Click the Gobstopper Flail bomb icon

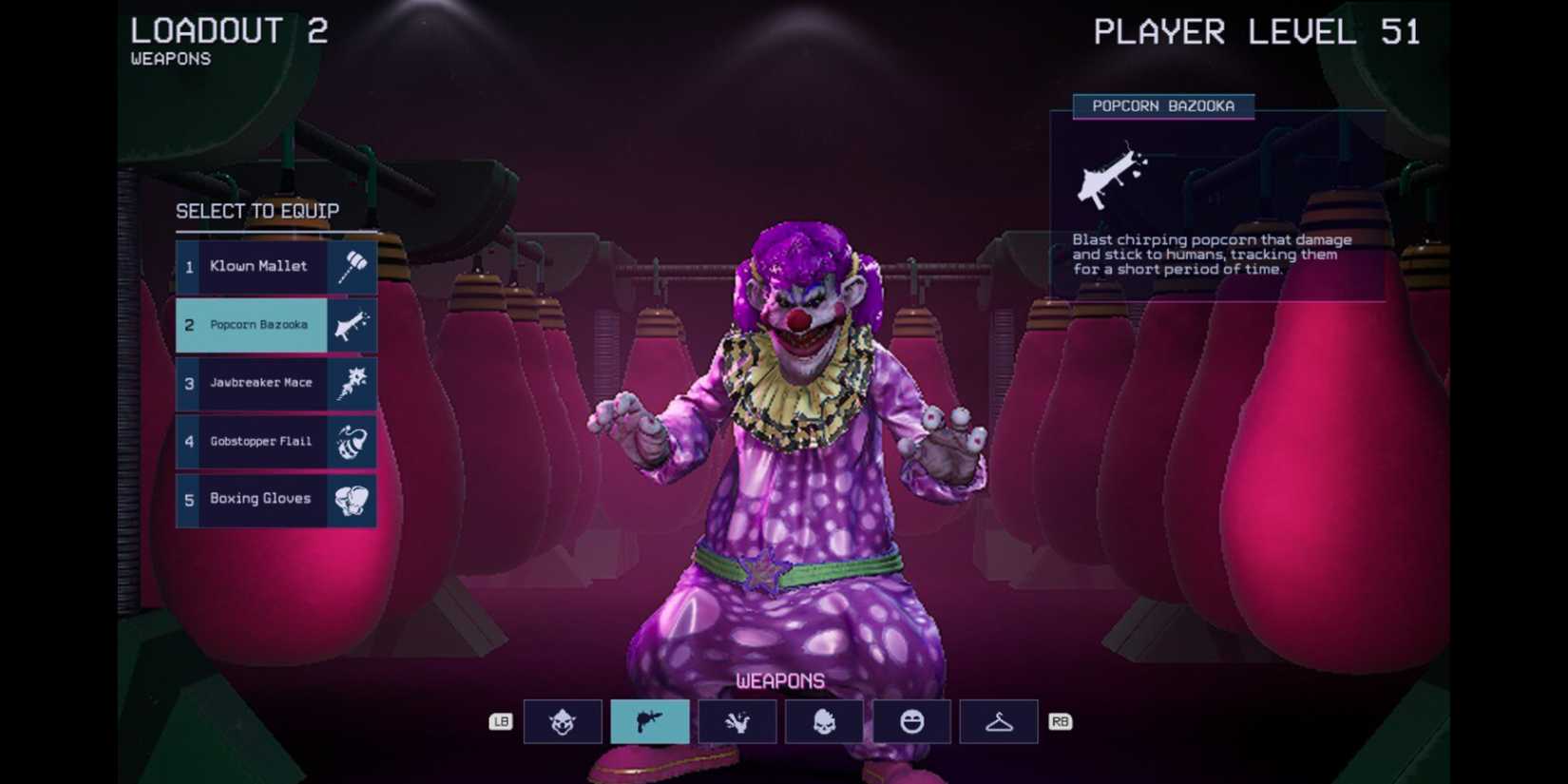(x=352, y=441)
